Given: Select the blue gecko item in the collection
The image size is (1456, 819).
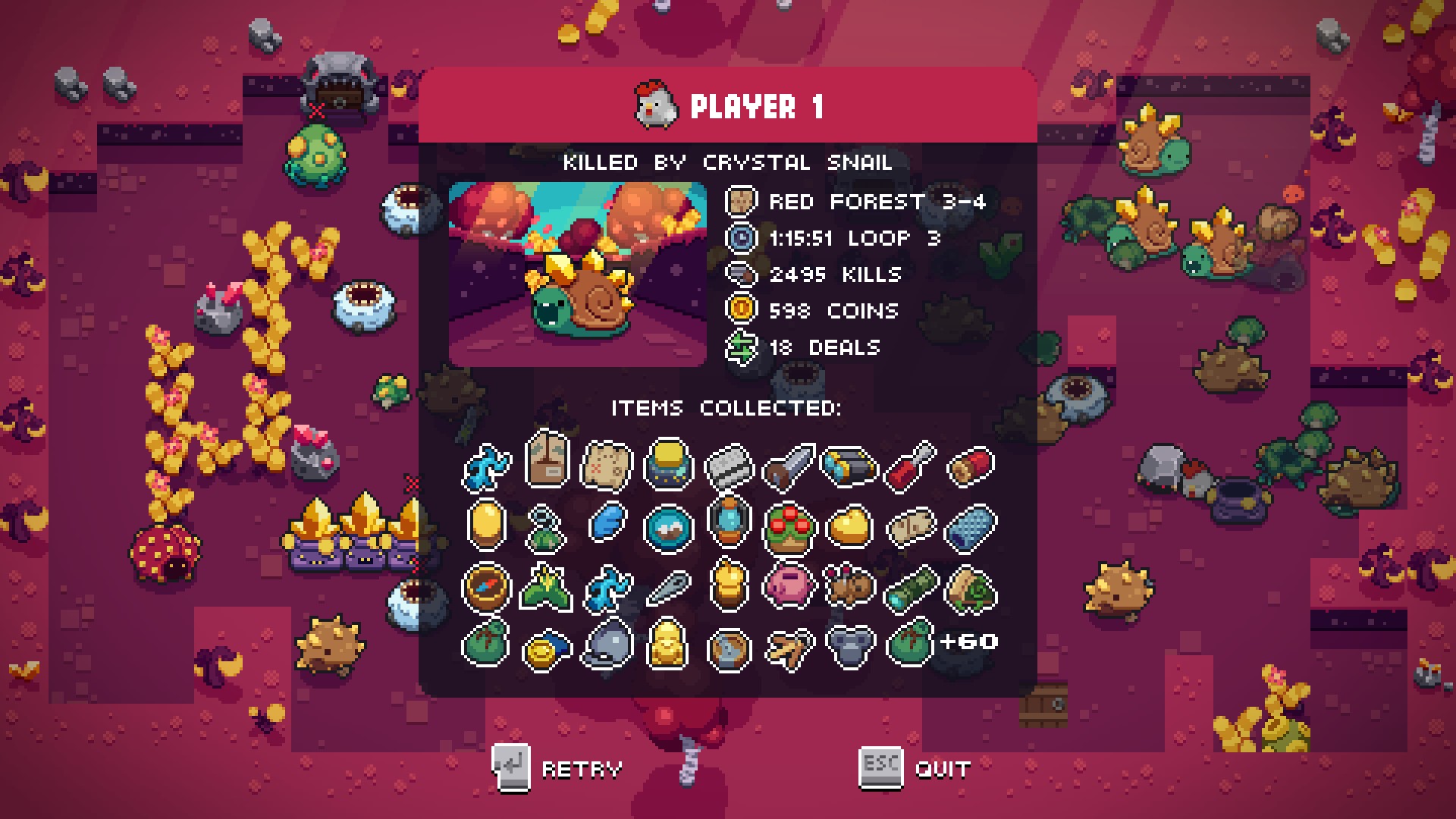Looking at the screenshot, I should coord(487,466).
